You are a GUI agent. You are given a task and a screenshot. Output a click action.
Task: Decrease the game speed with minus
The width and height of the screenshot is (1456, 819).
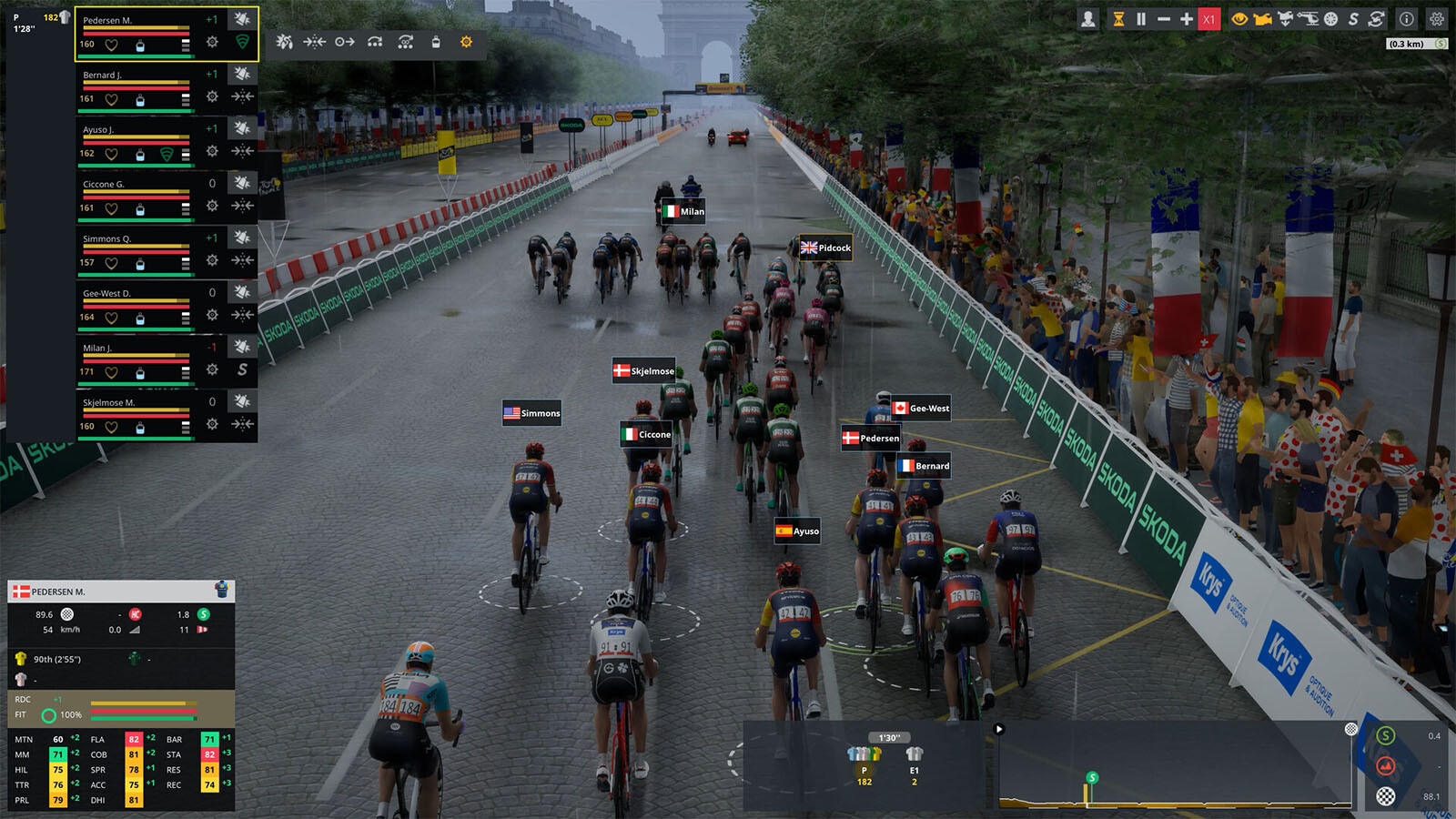point(1163,19)
